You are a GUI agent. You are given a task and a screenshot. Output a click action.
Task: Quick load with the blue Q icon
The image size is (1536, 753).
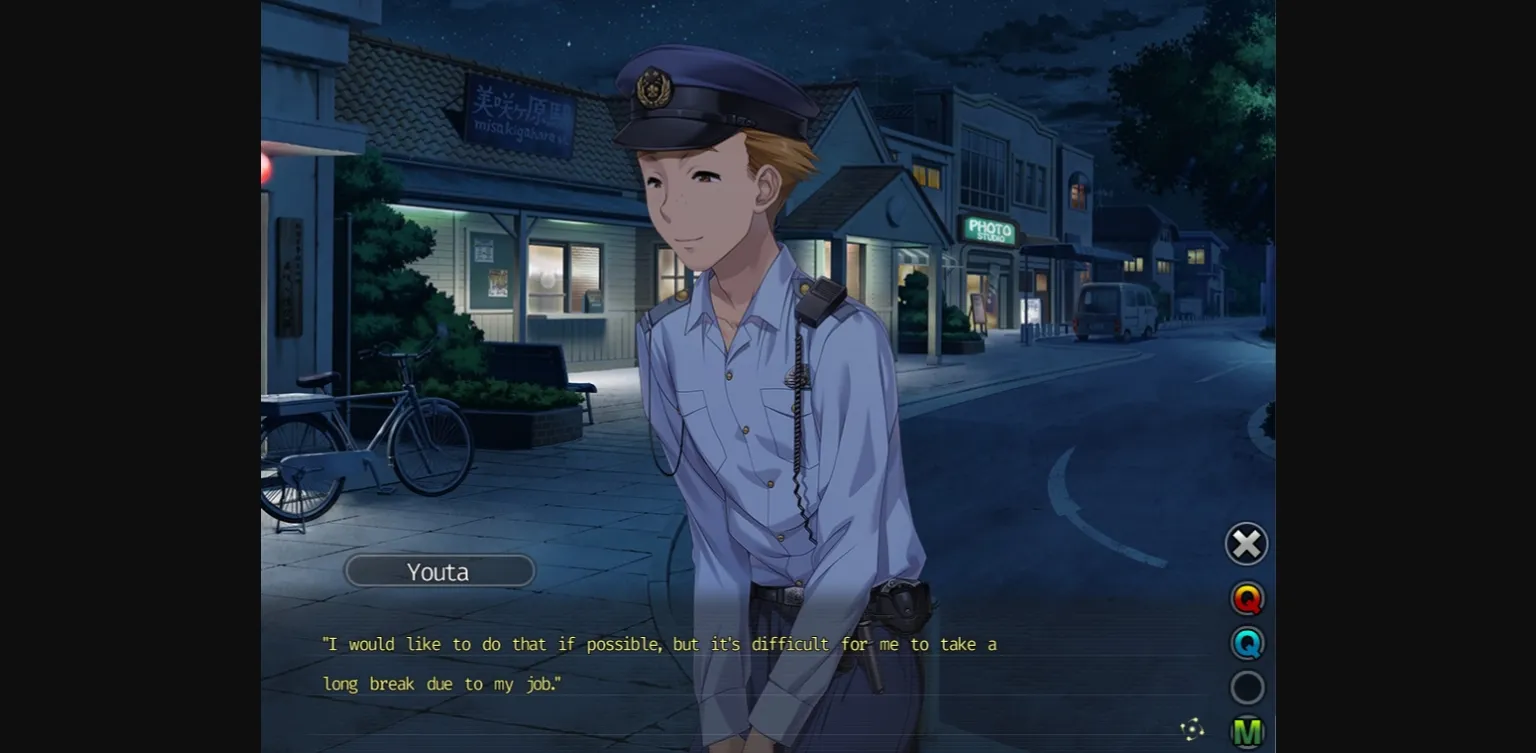[1246, 643]
